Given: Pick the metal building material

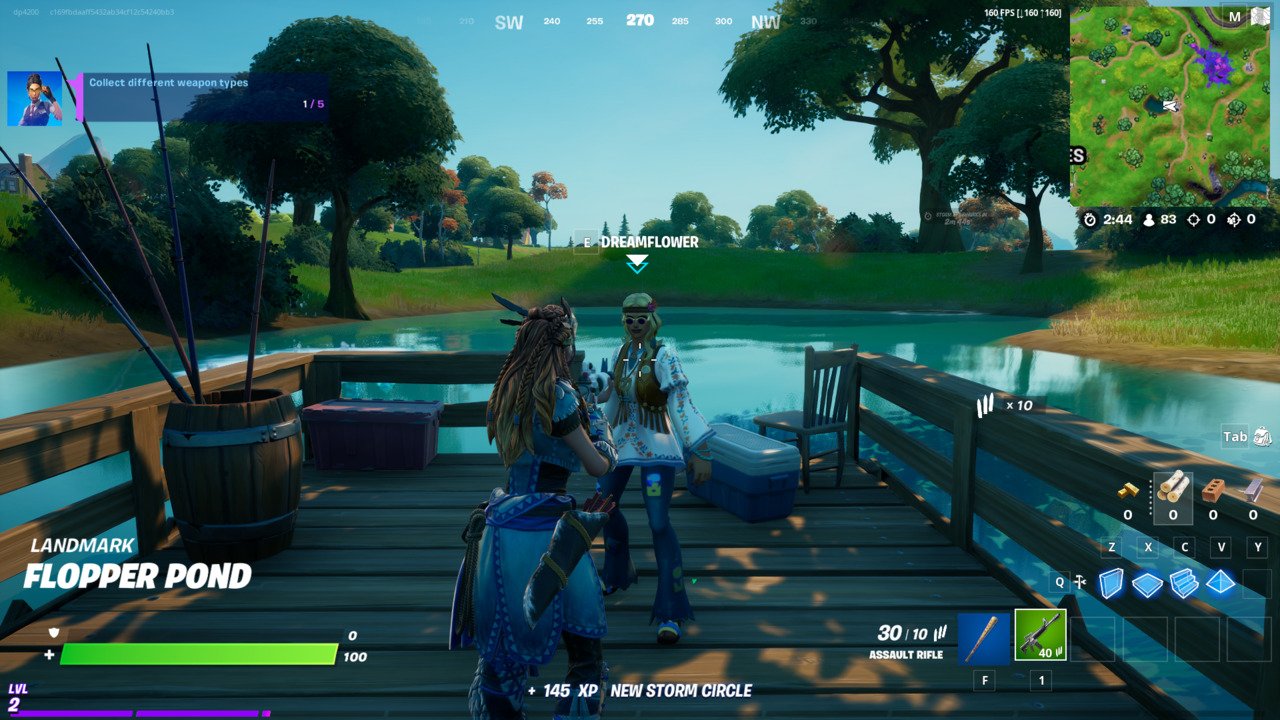Looking at the screenshot, I should pyautogui.click(x=1253, y=489).
